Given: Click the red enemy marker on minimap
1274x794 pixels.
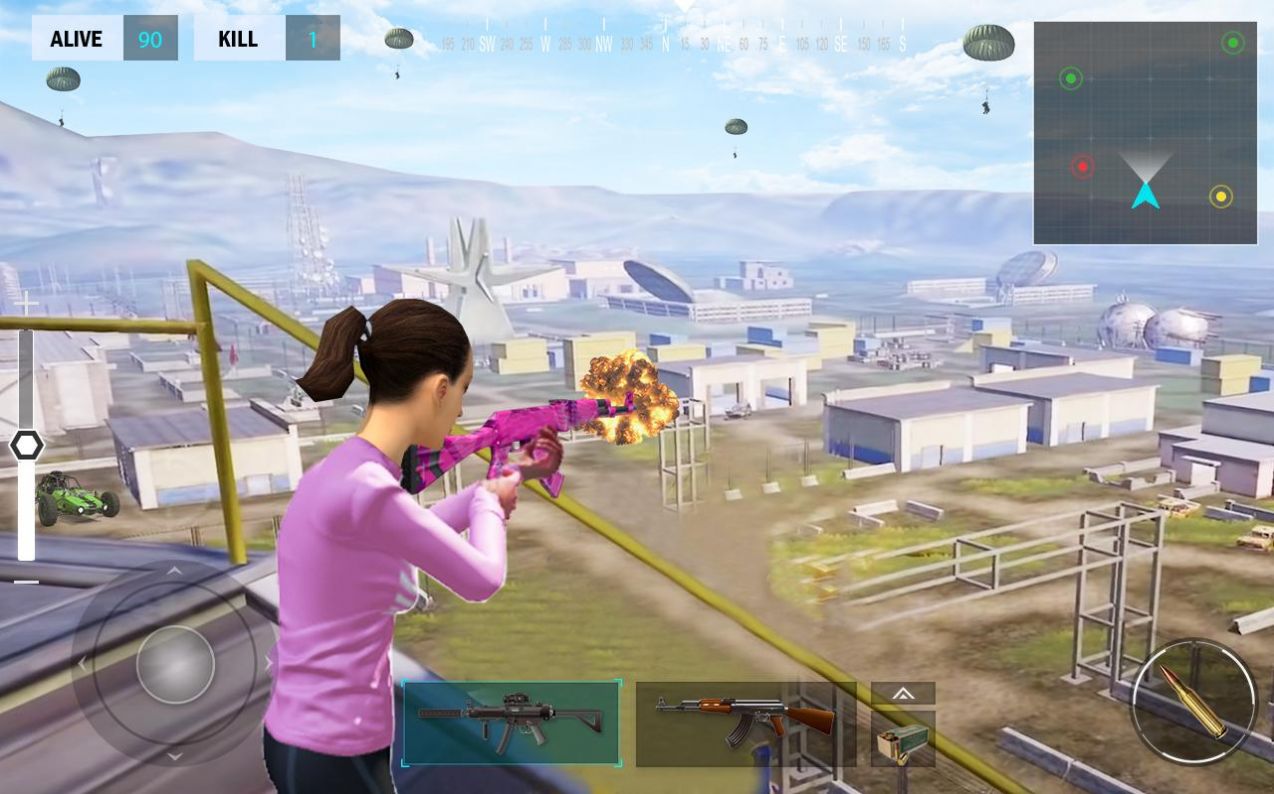Looking at the screenshot, I should (1082, 166).
